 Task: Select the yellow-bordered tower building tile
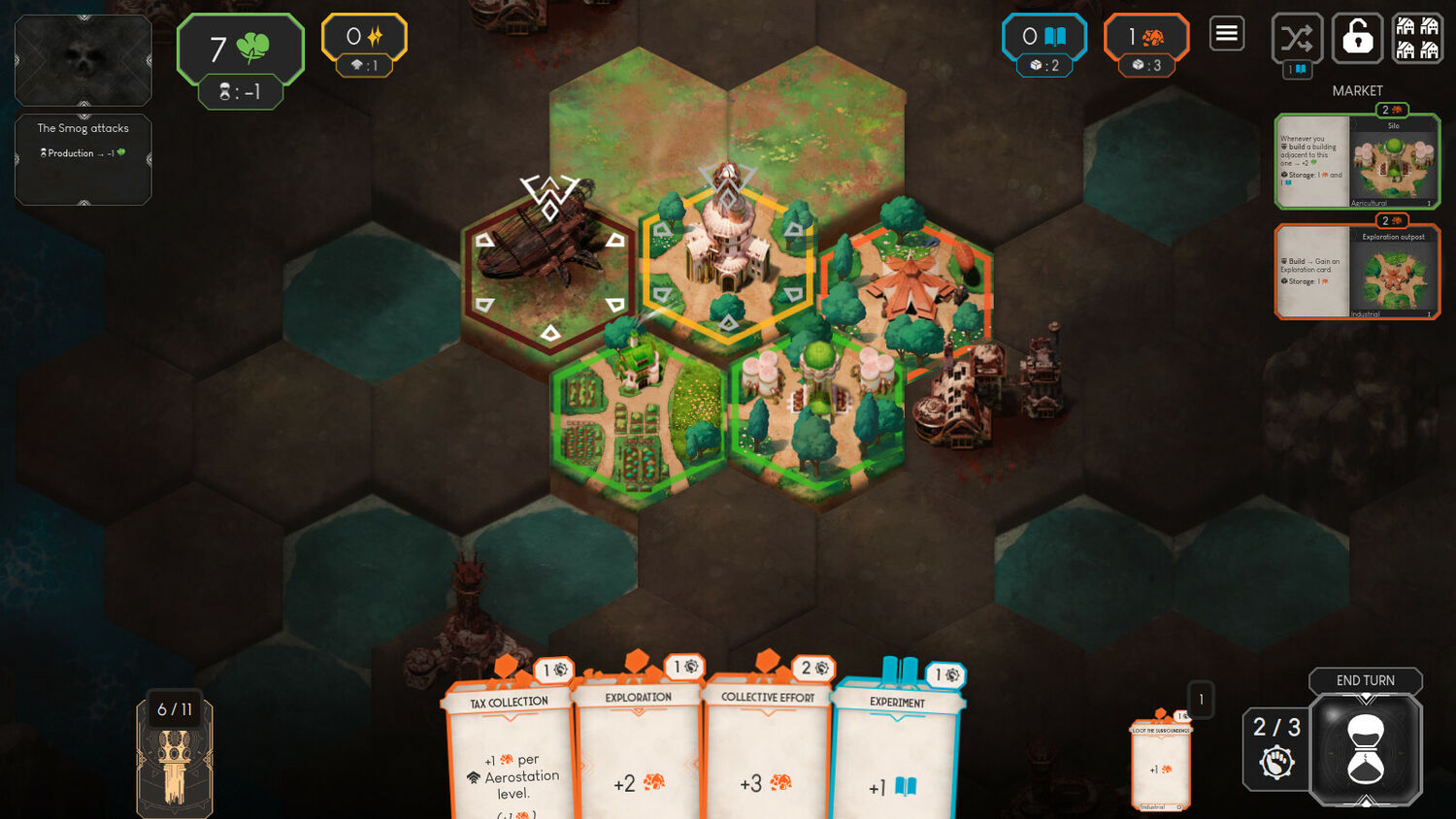point(727,257)
